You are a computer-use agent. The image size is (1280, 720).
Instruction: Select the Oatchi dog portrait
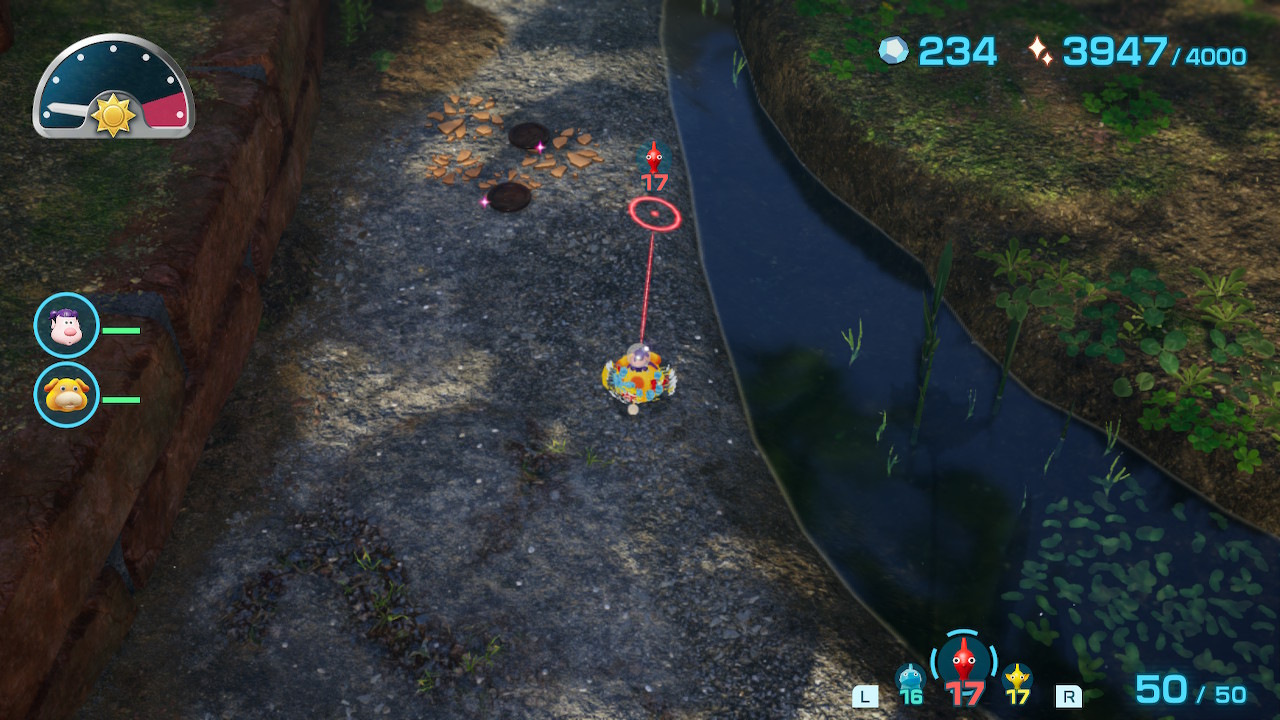tap(67, 395)
